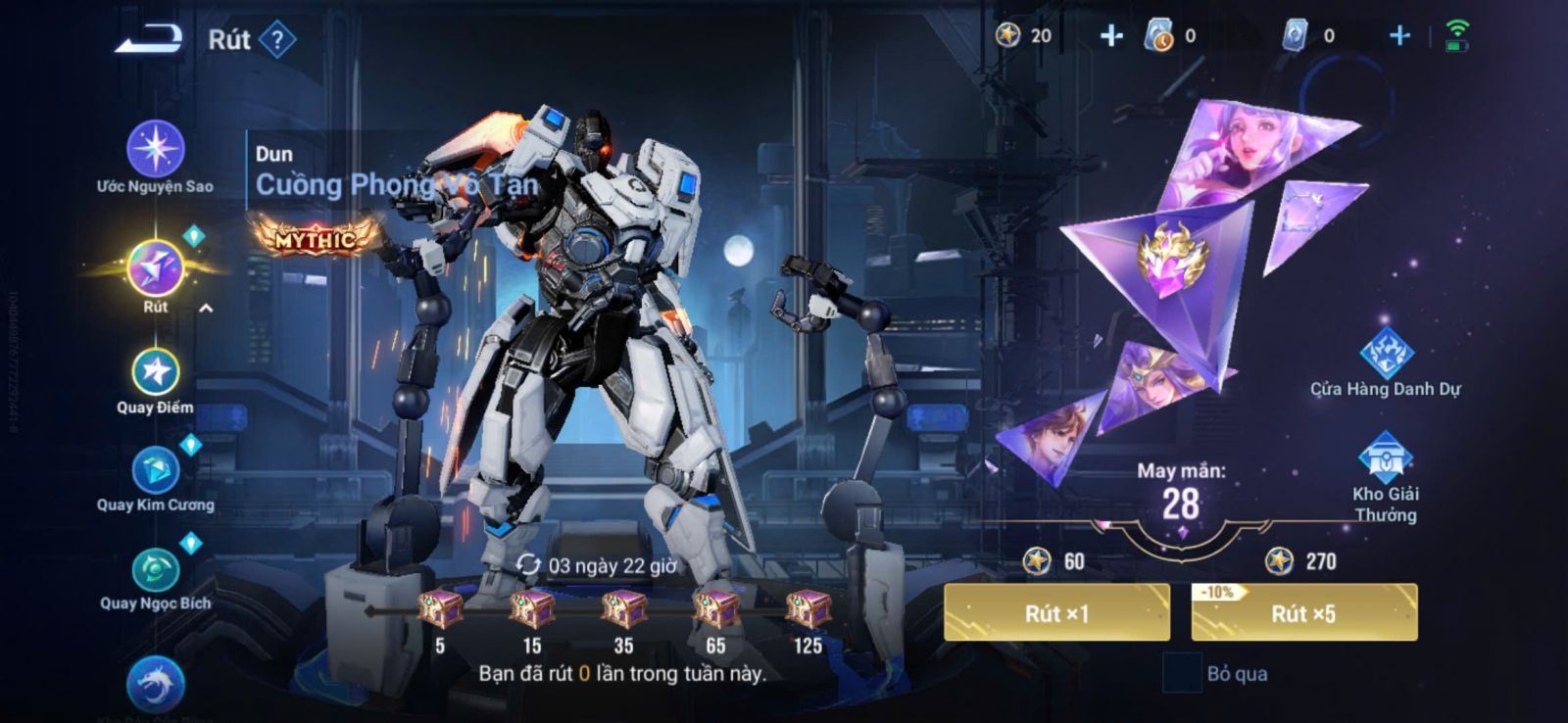Open Cửa Hàng Danh Dự shop
1568x723 pixels.
pos(1386,355)
